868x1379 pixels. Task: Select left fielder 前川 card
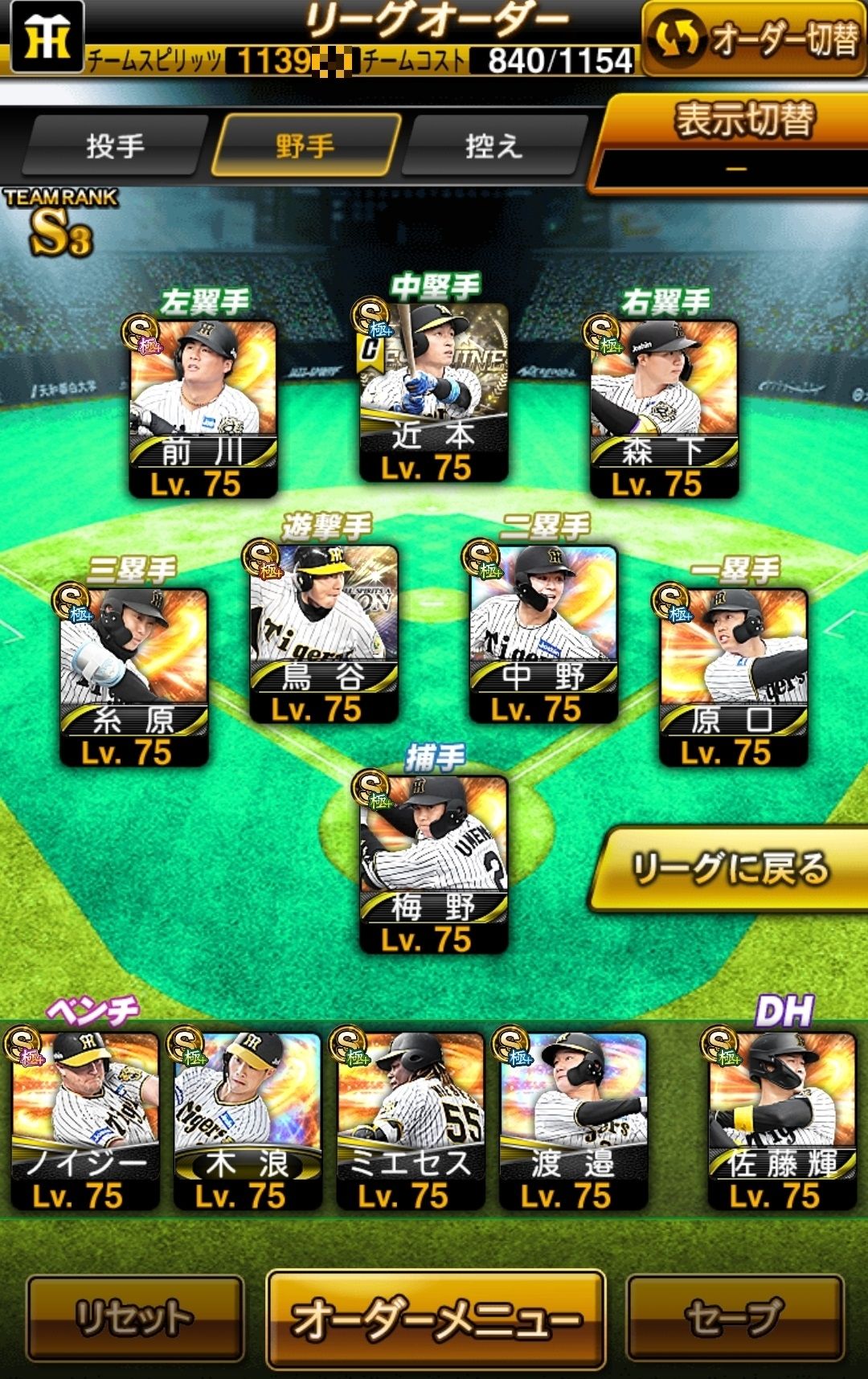[x=203, y=407]
